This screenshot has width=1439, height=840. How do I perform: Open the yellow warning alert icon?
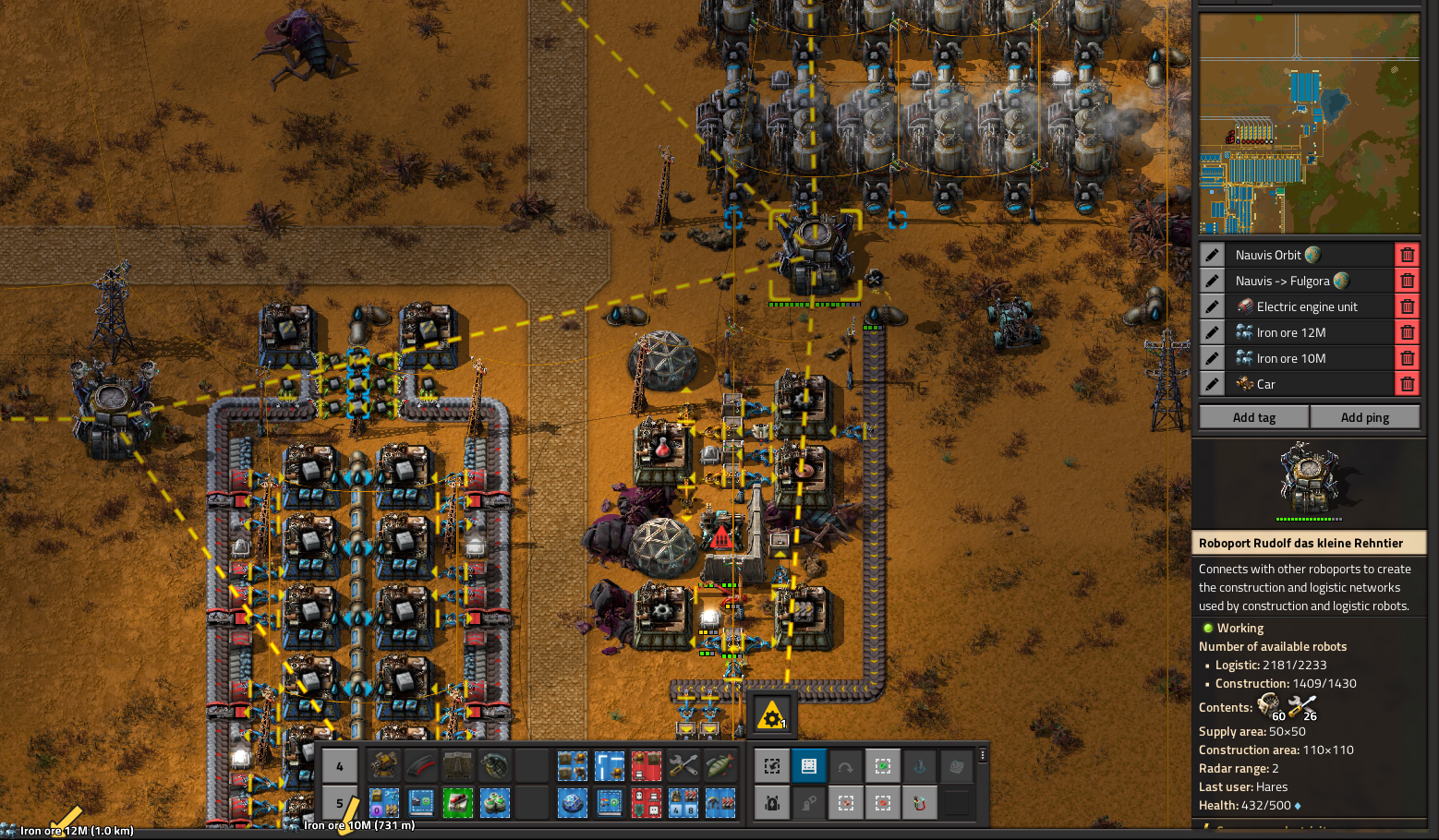tap(771, 715)
